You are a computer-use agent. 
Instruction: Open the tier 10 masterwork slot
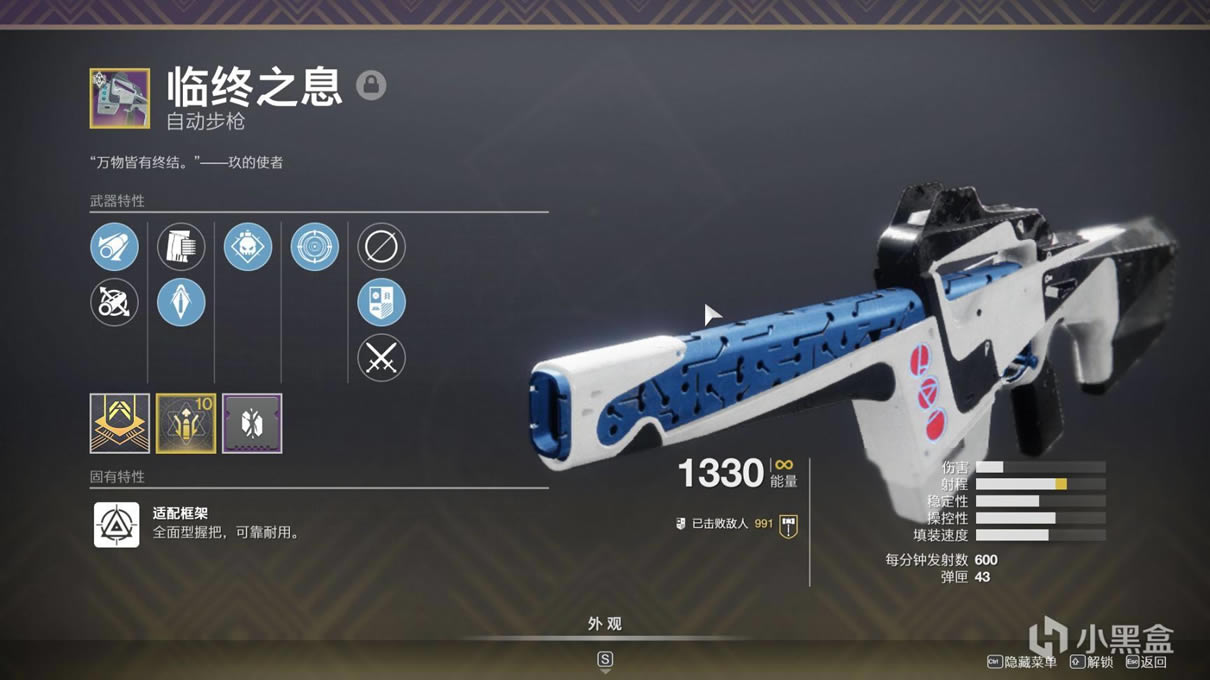point(186,423)
